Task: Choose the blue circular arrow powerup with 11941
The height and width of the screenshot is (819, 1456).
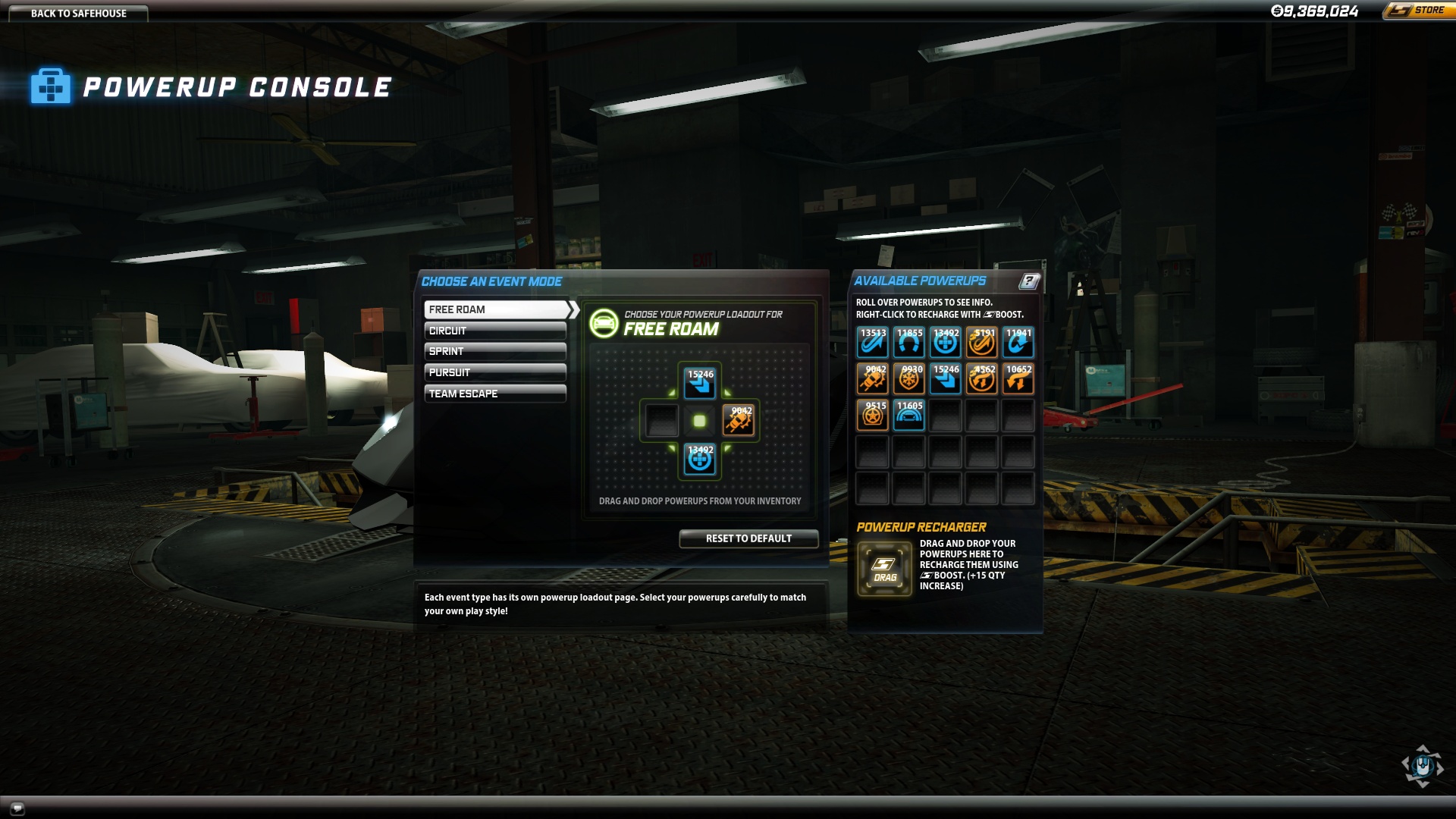Action: [1018, 342]
